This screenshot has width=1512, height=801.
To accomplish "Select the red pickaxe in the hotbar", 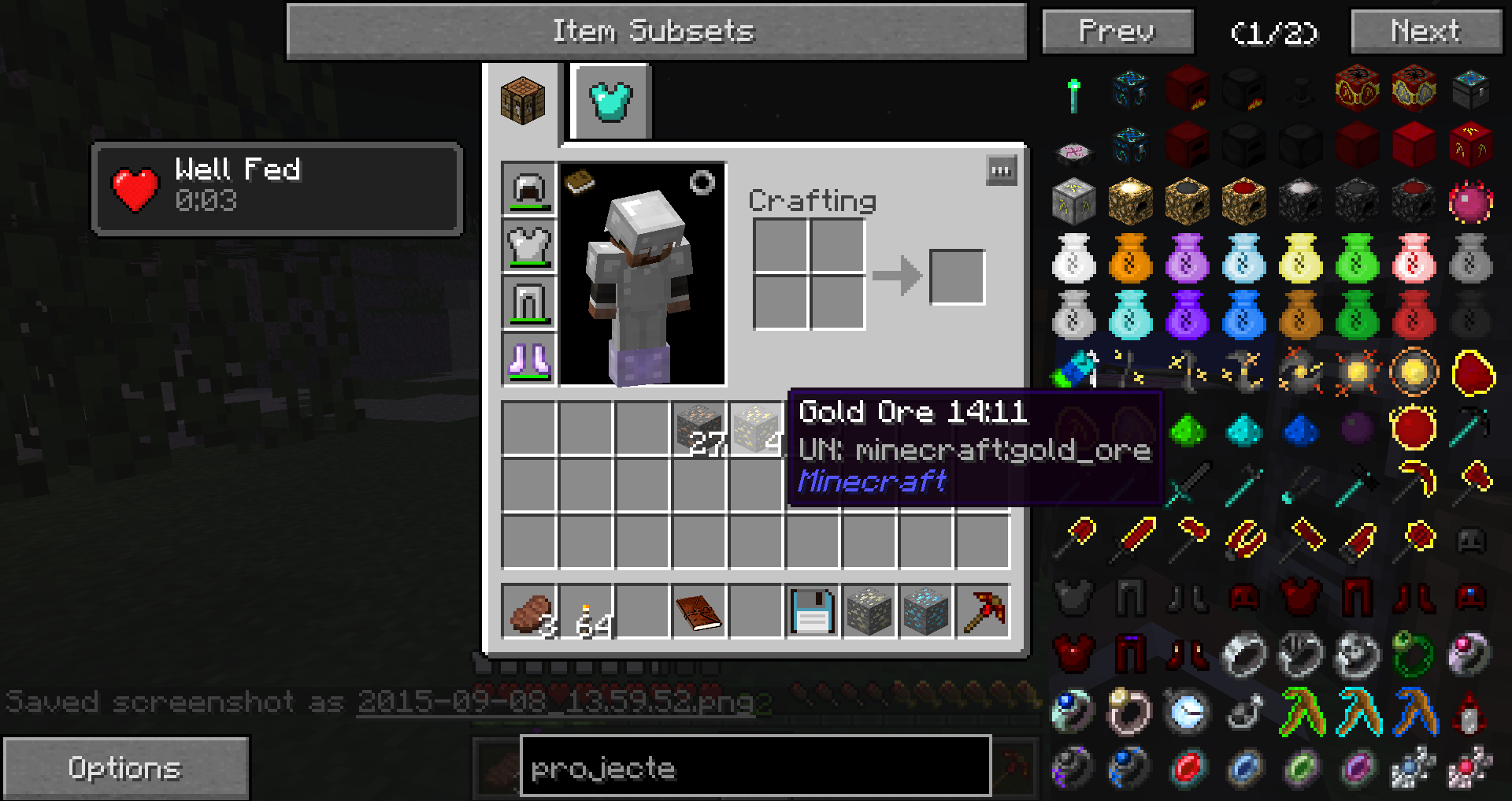I will coord(983,611).
